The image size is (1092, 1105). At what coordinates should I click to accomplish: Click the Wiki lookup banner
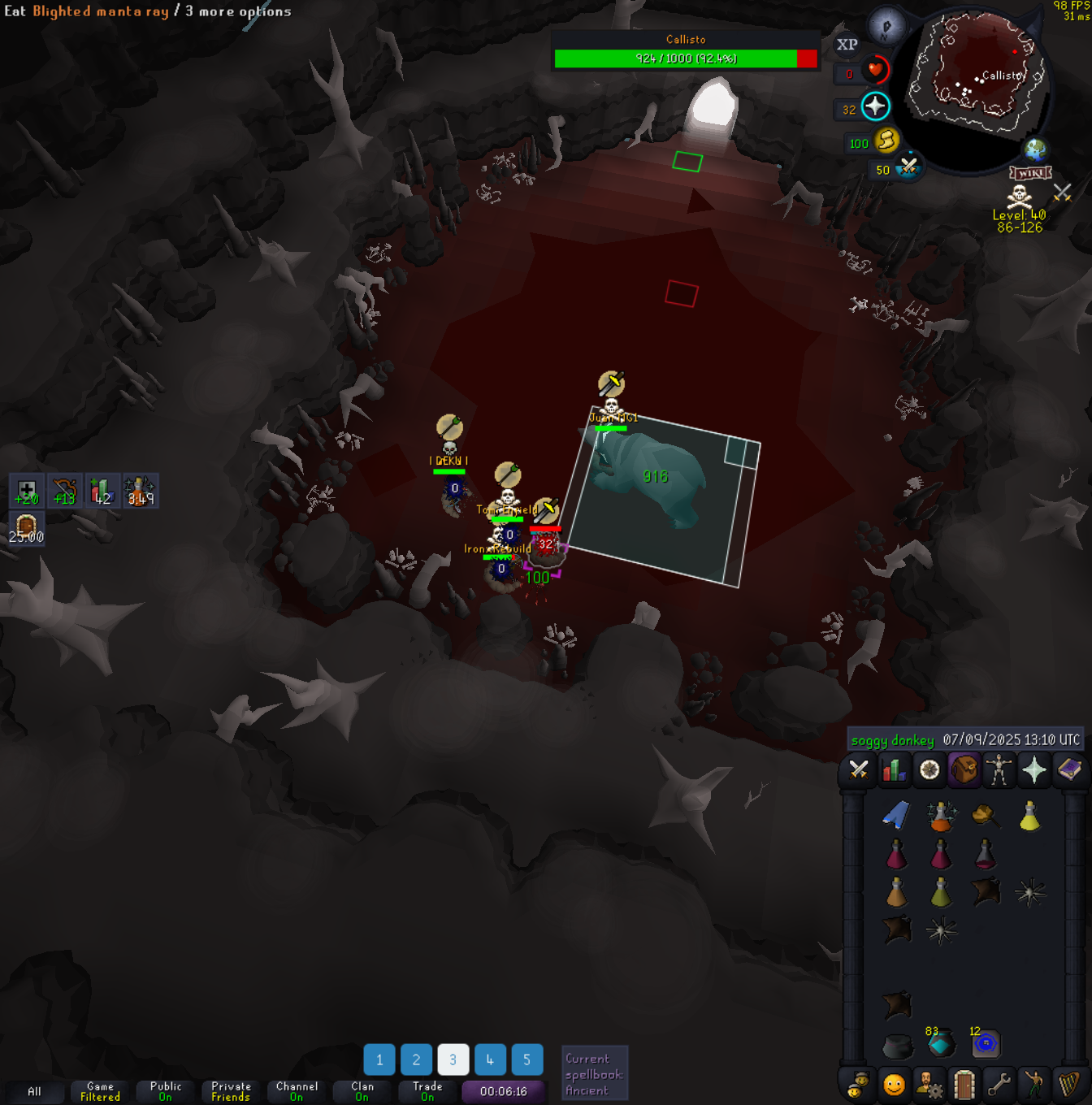[1030, 173]
